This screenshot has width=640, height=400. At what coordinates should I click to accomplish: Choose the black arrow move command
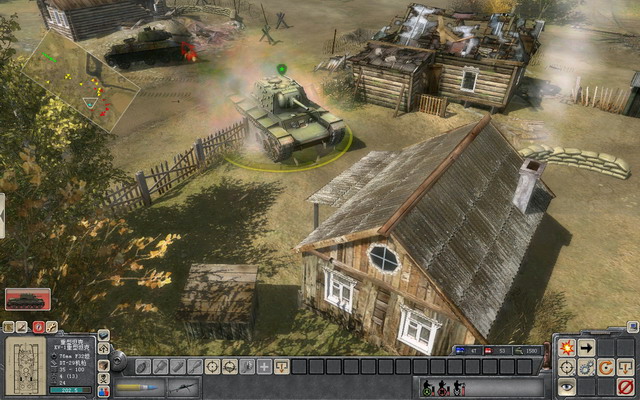(x=587, y=348)
